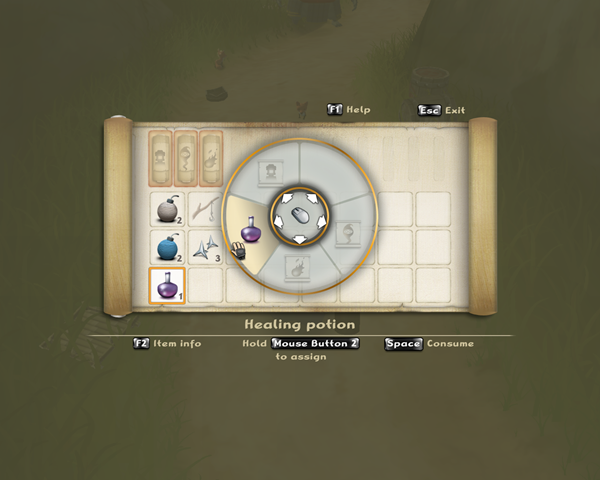Consume the healing potion
The height and width of the screenshot is (480, 600).
pyautogui.click(x=430, y=343)
